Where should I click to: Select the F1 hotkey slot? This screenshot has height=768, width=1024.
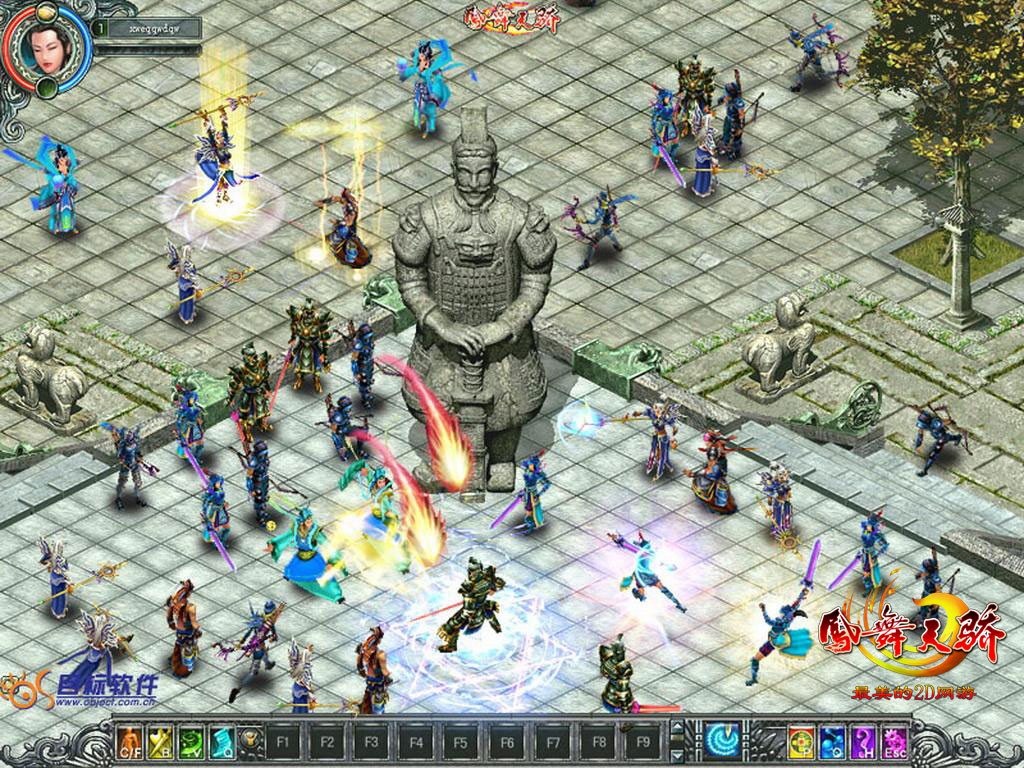coord(281,742)
